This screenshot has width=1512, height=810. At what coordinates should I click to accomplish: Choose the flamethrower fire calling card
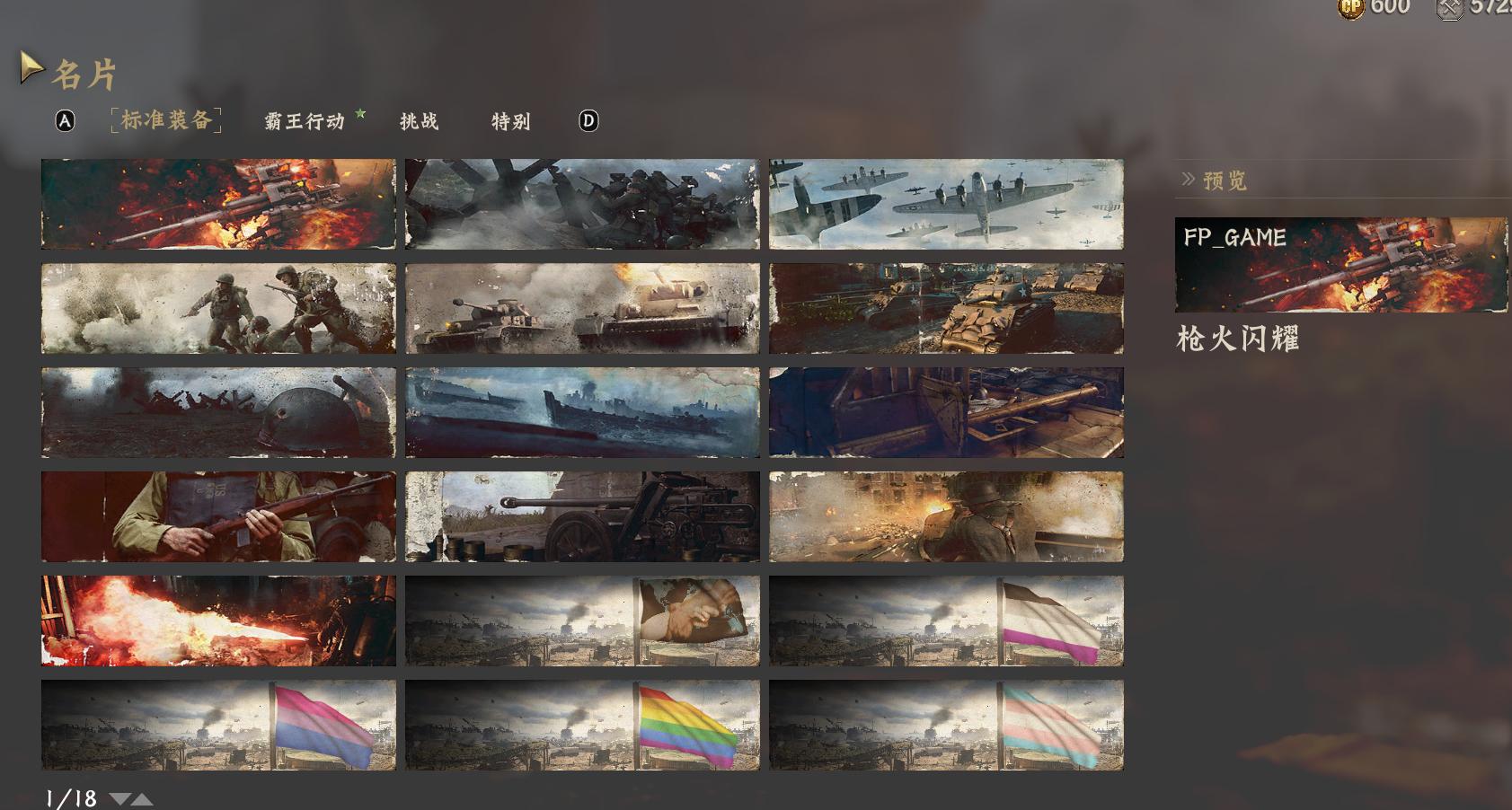coord(218,621)
